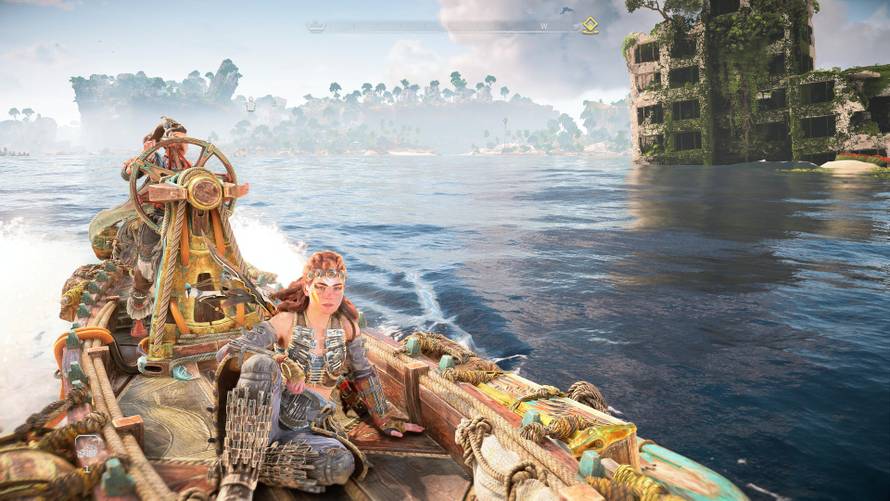The image size is (890, 501).
Task: Click the yellow quest marker on the compass
Action: coord(590,26)
